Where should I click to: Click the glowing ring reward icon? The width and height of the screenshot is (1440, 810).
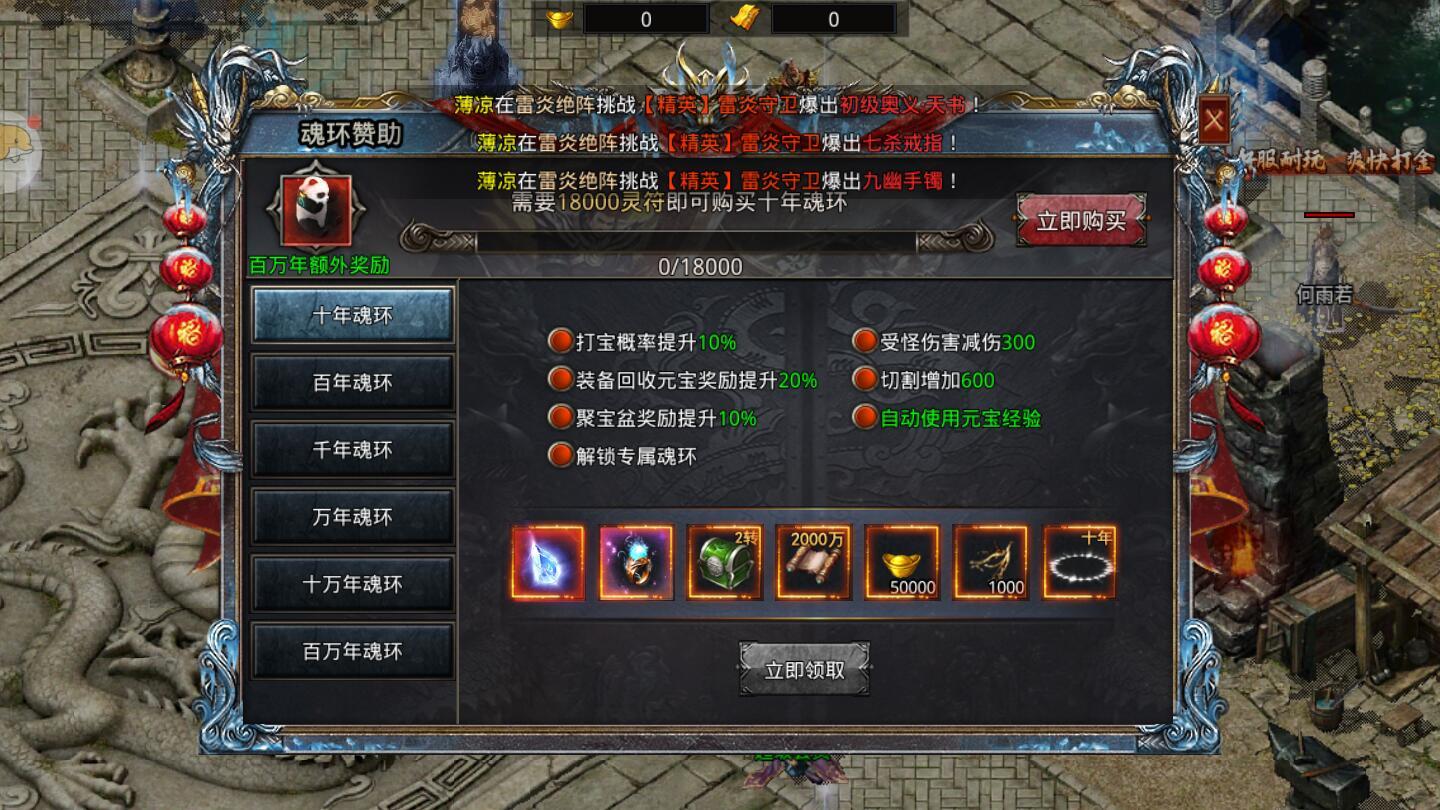tap(635, 563)
